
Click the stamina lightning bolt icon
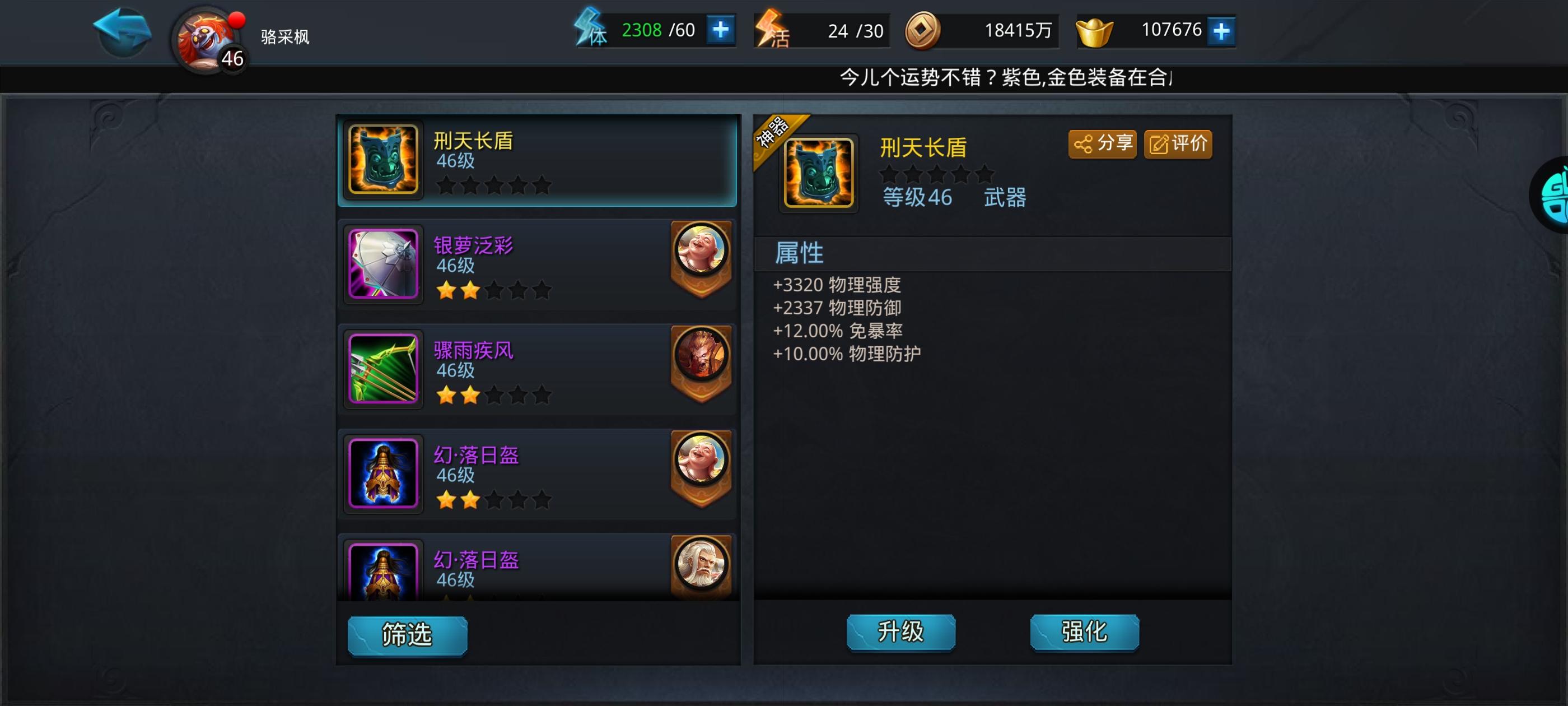coord(588,29)
